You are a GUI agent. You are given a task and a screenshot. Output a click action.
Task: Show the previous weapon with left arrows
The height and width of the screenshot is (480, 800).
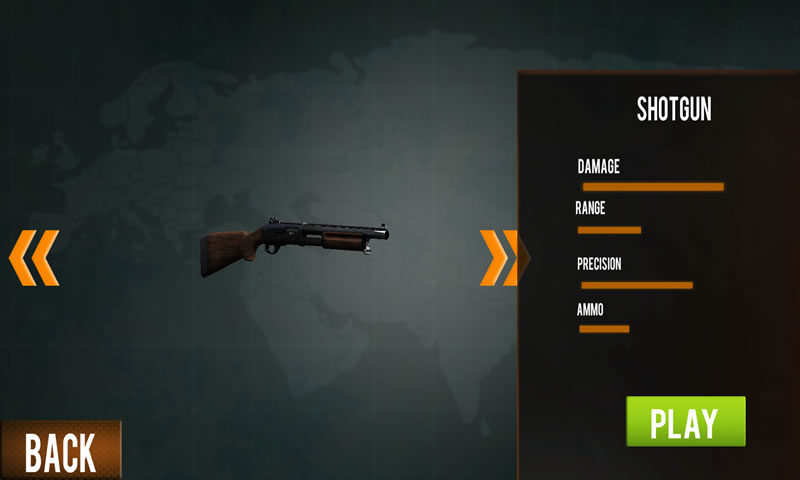(x=34, y=258)
